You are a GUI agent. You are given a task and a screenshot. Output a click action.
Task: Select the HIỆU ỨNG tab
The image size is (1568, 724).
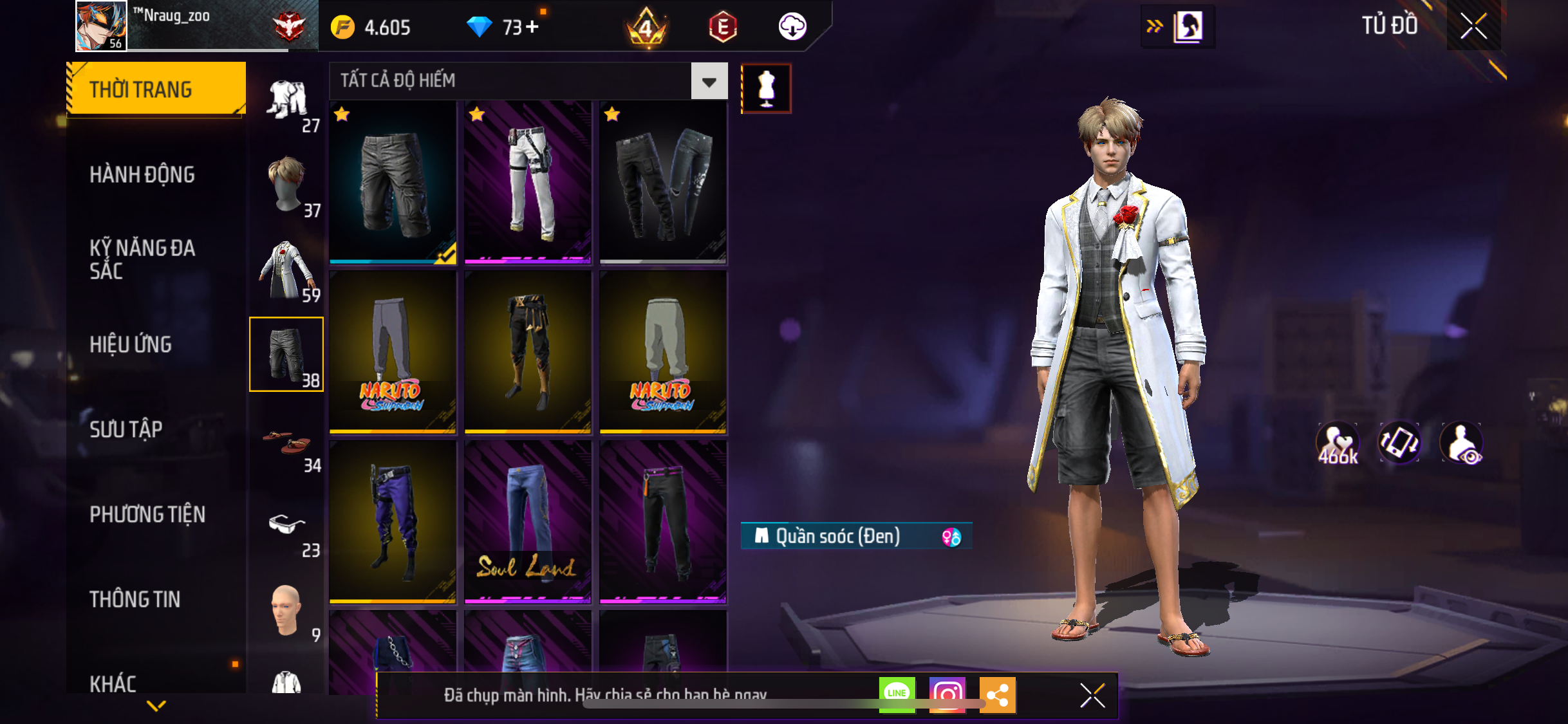point(131,344)
